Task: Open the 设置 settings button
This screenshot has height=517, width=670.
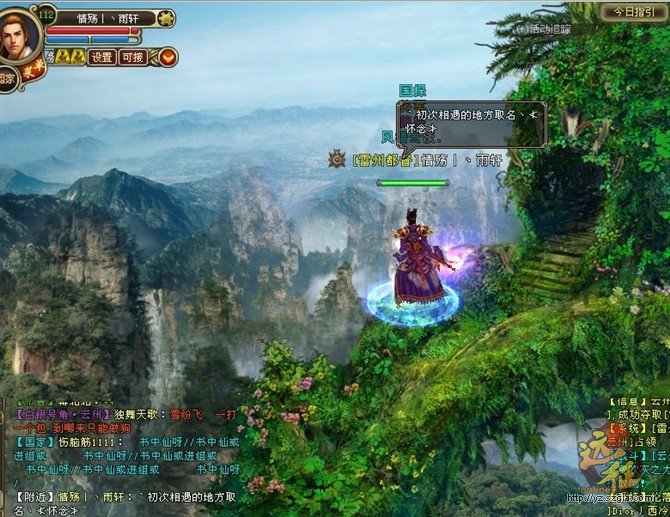Action: click(102, 57)
